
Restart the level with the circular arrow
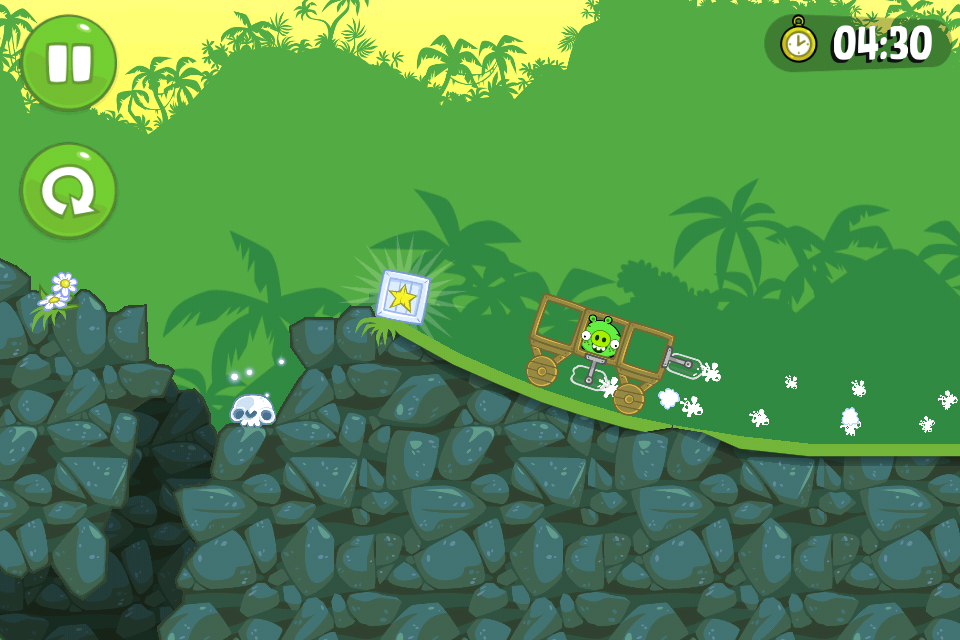click(69, 191)
